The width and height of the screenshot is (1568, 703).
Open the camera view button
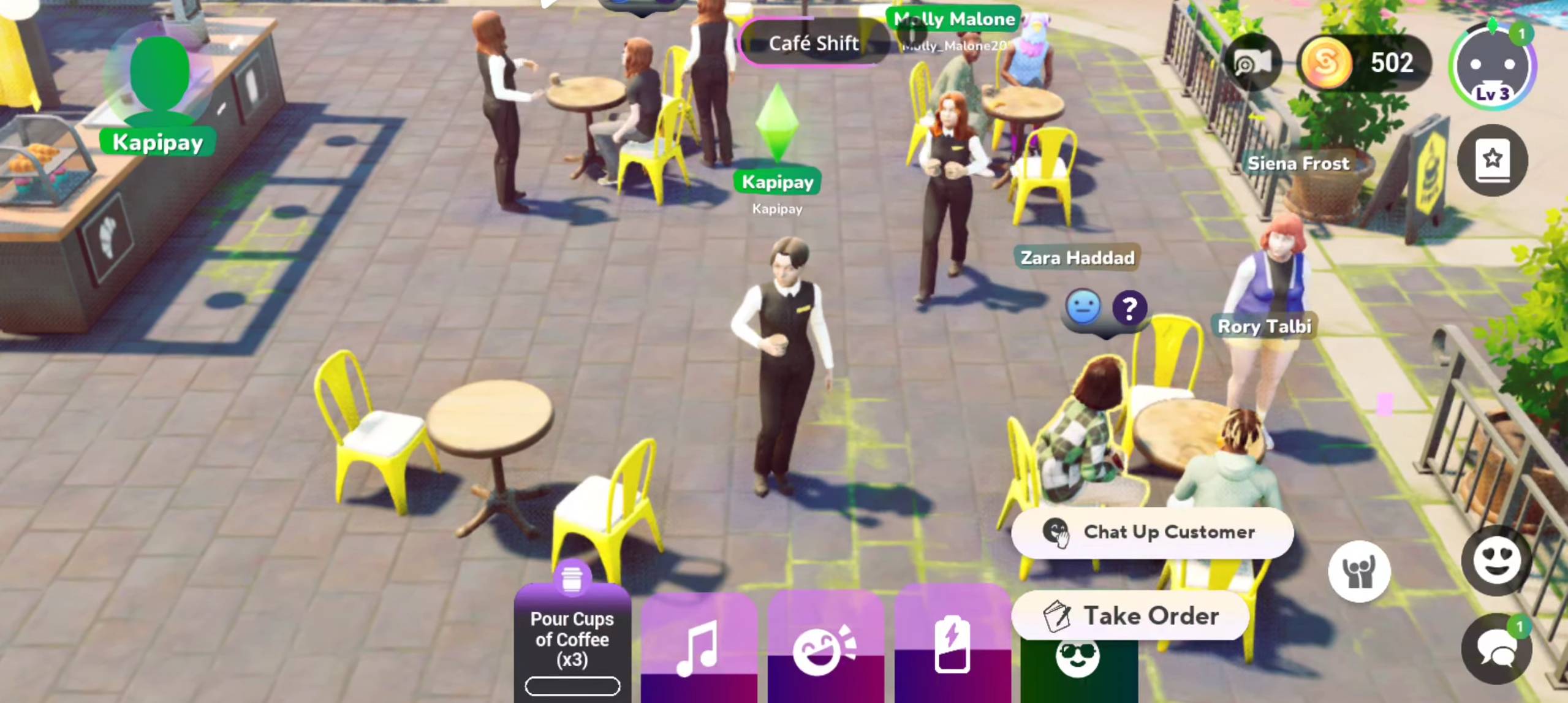tap(1252, 63)
